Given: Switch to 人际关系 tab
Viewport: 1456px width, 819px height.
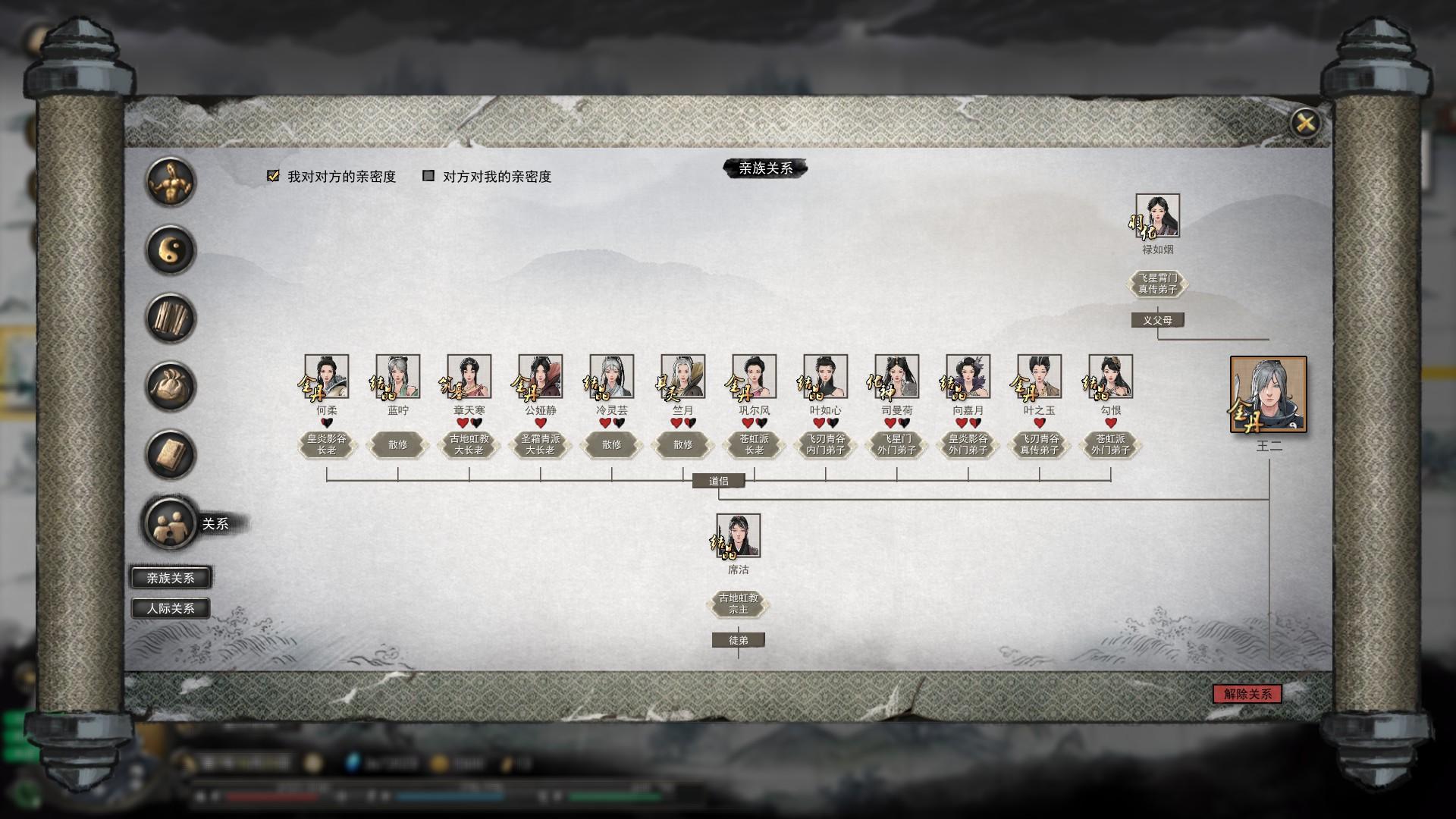Looking at the screenshot, I should pos(171,608).
